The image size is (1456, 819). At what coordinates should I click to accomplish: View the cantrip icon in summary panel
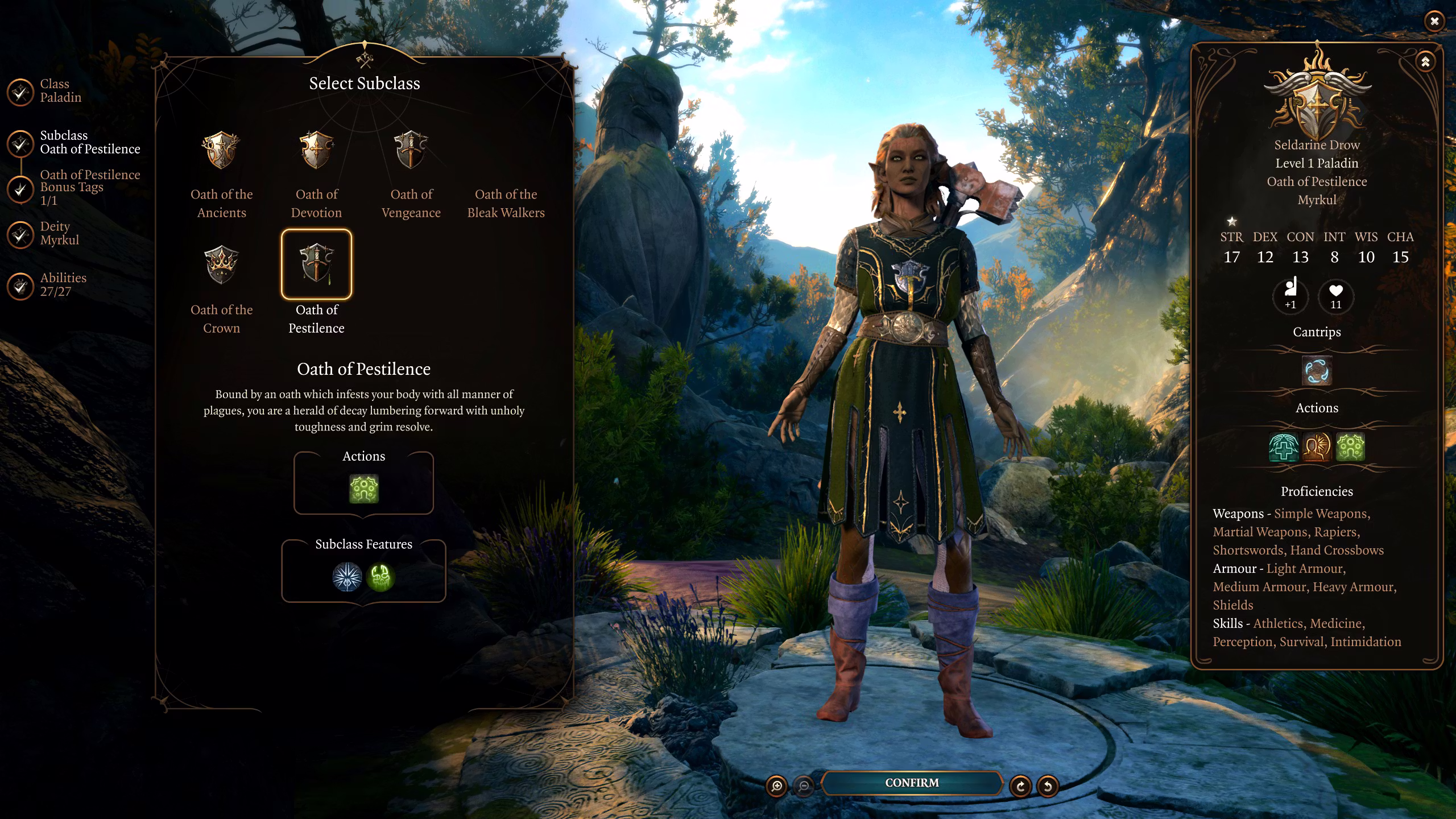pyautogui.click(x=1317, y=371)
